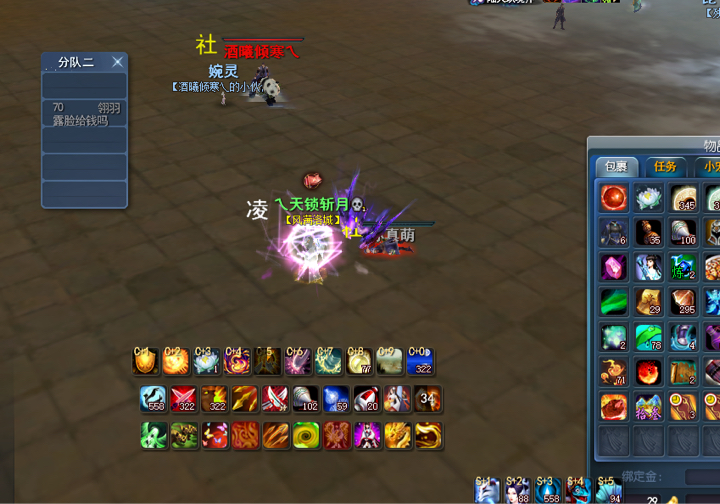Activate the crossed swords skill showing 322
Viewport: 720px width, 504px height.
point(183,399)
